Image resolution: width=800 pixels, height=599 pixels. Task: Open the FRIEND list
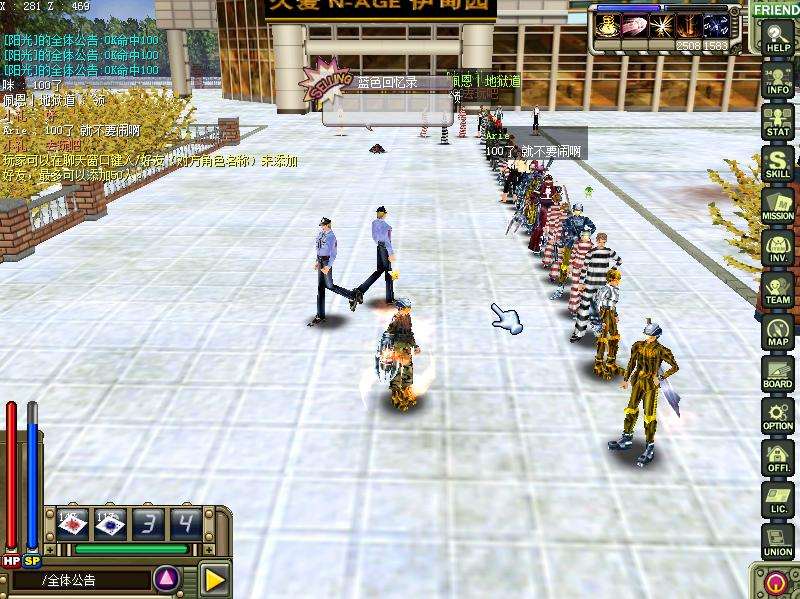coord(775,9)
